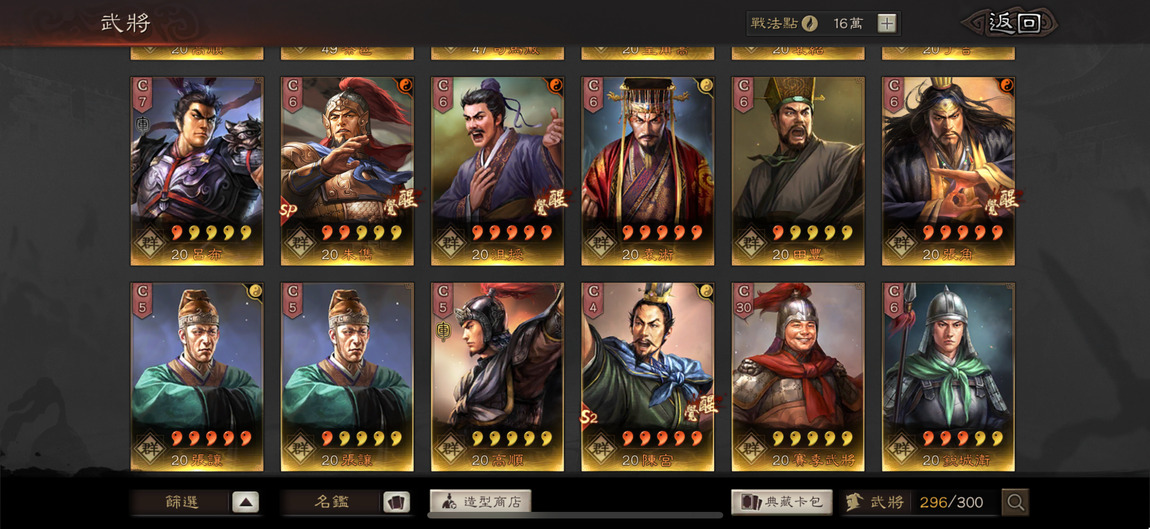Pick the 袁術 general card
The height and width of the screenshot is (529, 1150).
point(648,170)
